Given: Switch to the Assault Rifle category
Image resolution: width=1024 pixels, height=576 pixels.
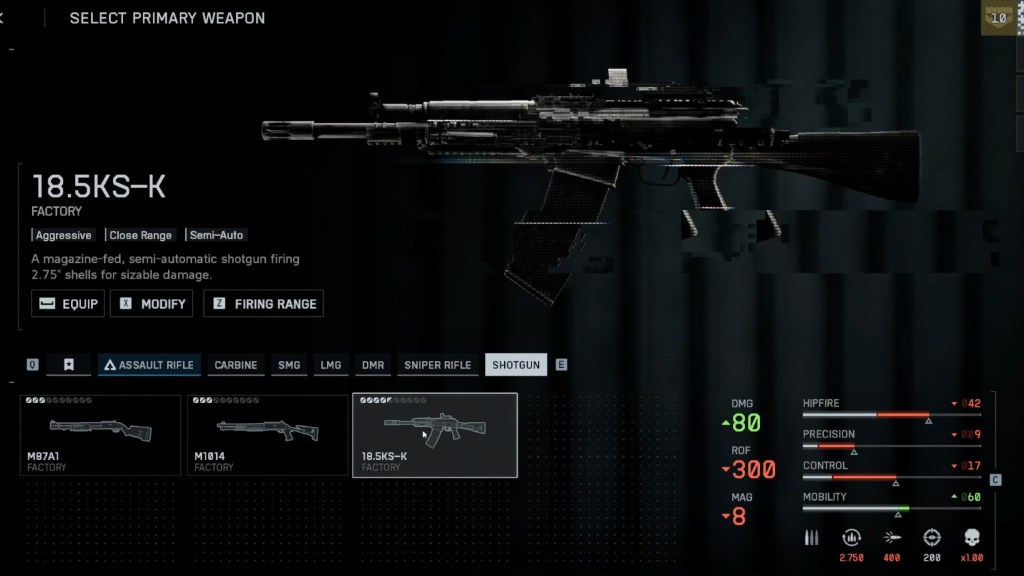Looking at the screenshot, I should (149, 365).
